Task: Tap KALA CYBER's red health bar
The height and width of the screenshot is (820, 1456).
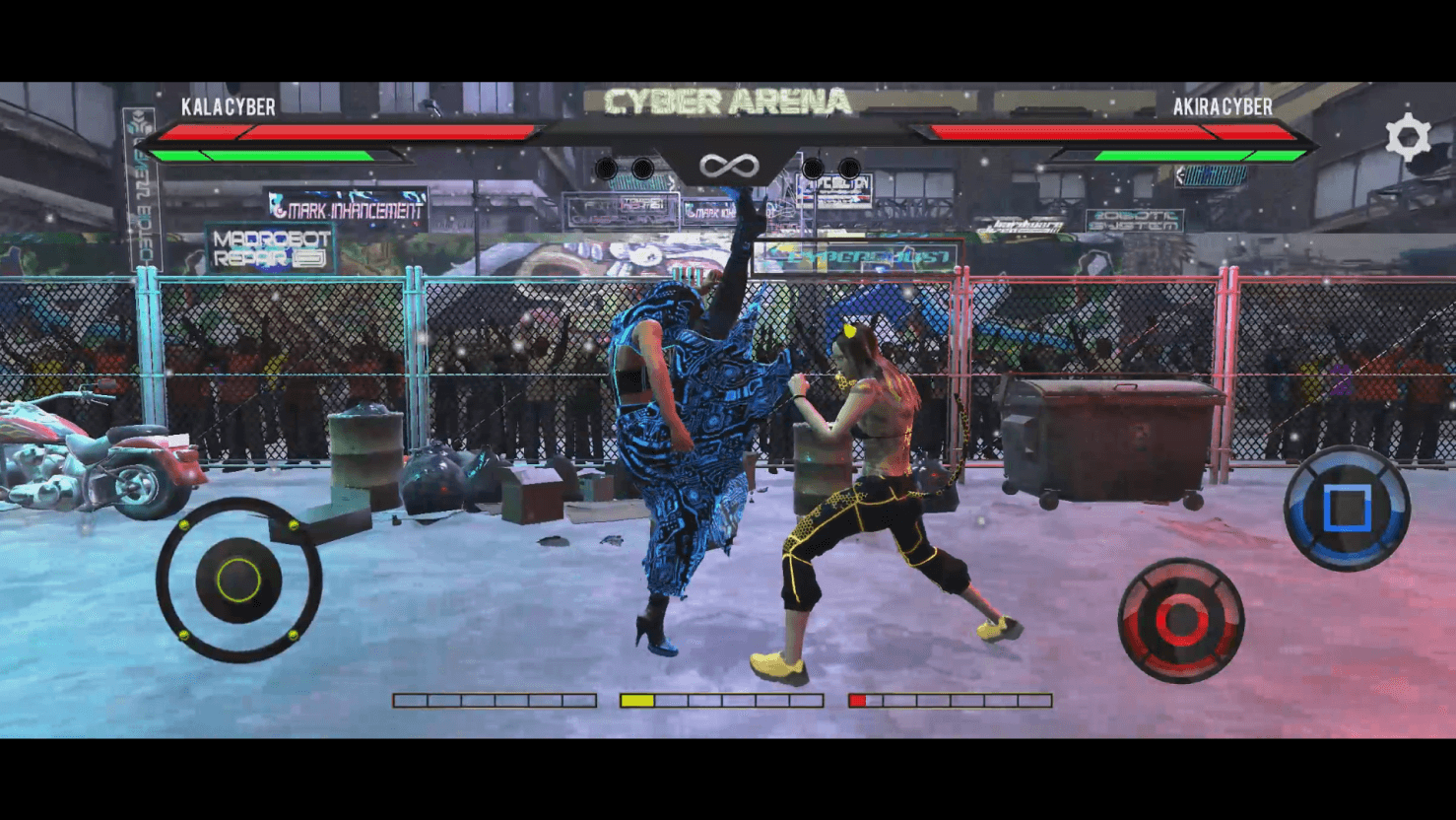Action: (345, 131)
